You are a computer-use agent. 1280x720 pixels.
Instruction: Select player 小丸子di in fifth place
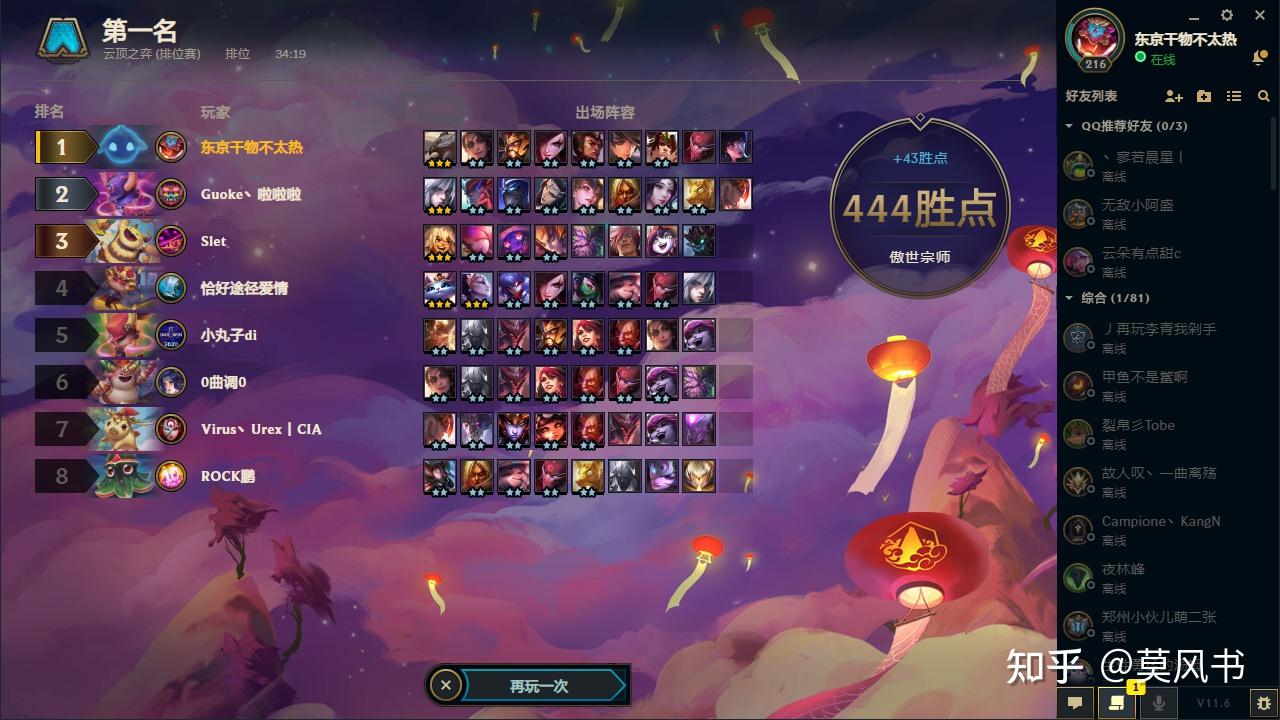229,335
